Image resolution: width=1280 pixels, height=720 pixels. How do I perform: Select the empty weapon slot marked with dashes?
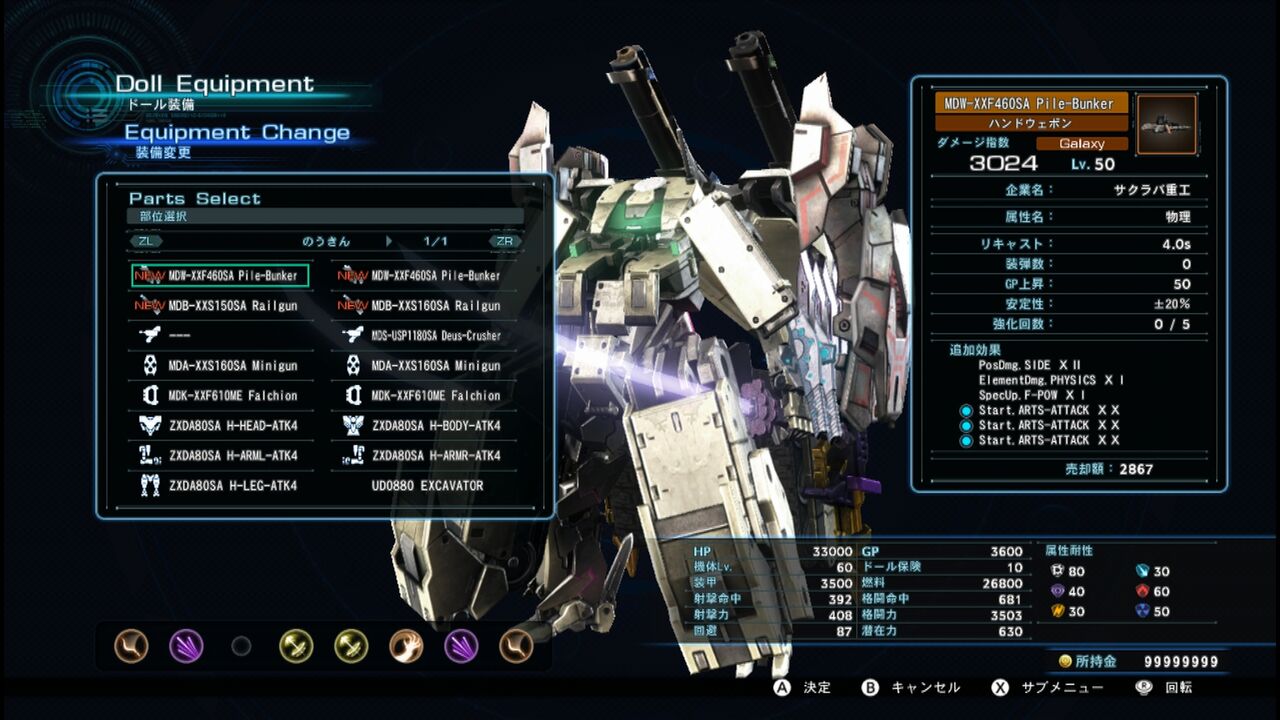(220, 335)
